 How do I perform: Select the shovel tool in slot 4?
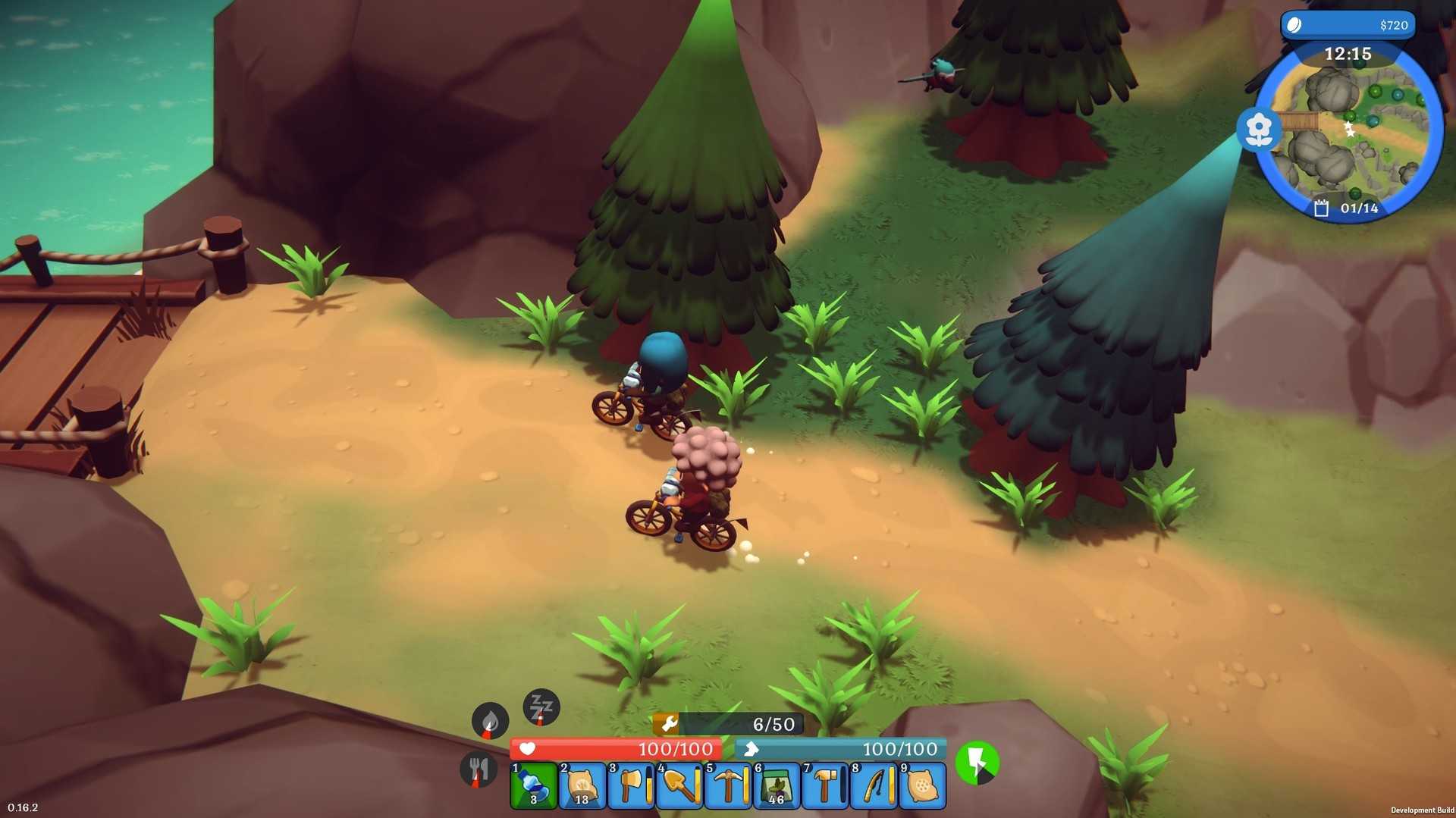[x=680, y=785]
